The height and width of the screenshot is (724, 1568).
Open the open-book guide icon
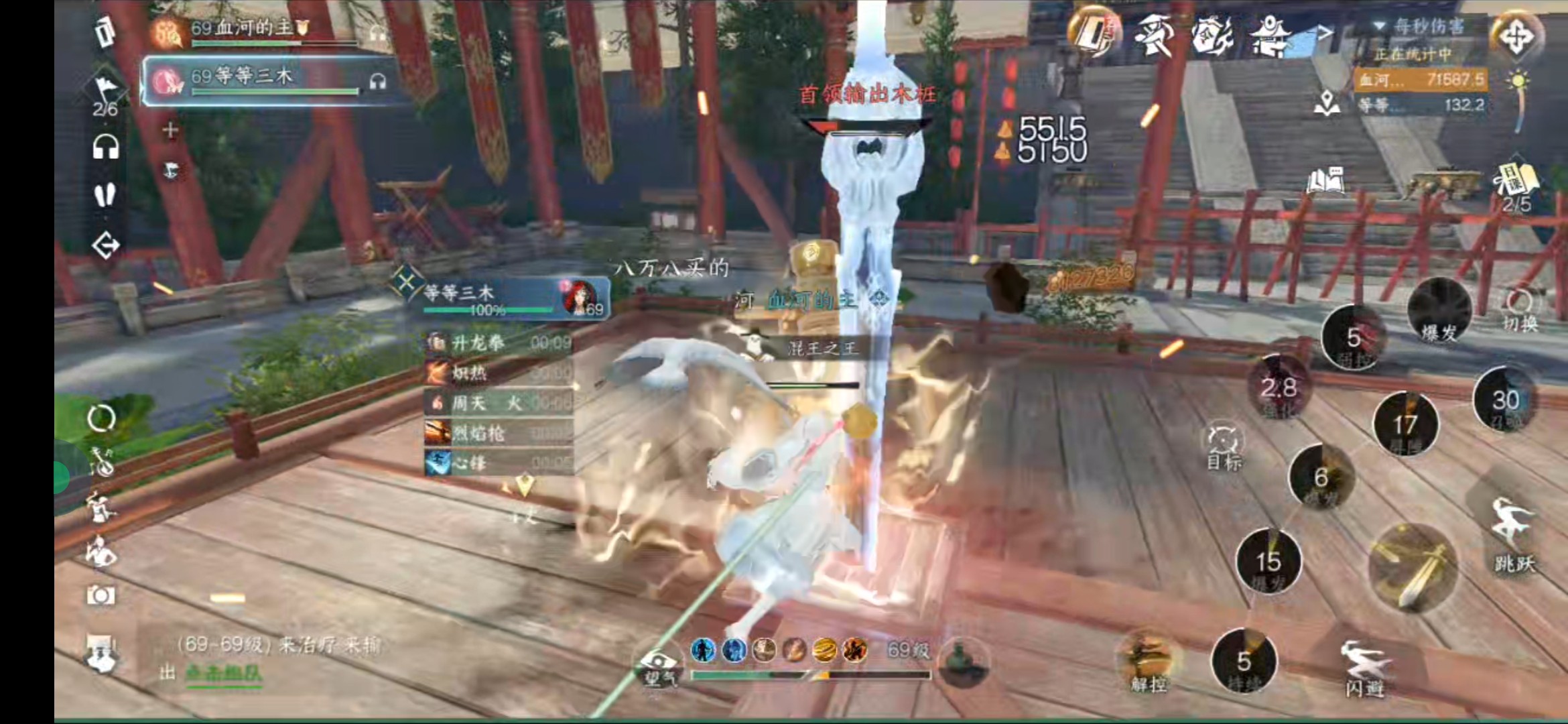click(1325, 180)
